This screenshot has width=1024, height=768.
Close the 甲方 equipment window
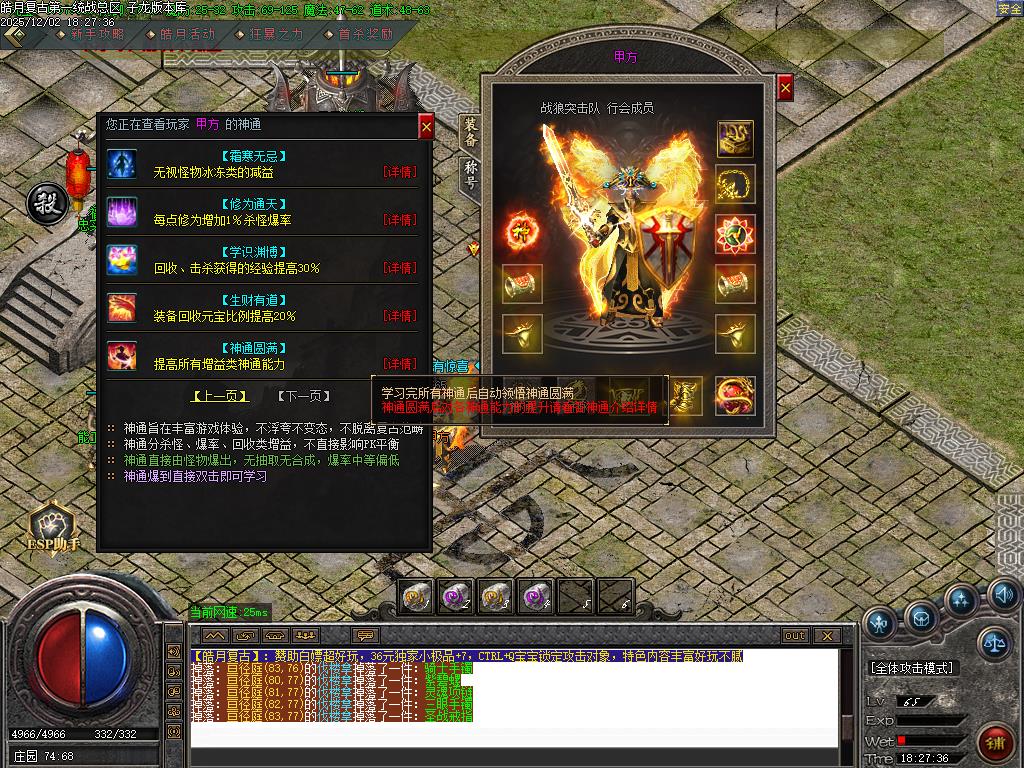pos(785,88)
